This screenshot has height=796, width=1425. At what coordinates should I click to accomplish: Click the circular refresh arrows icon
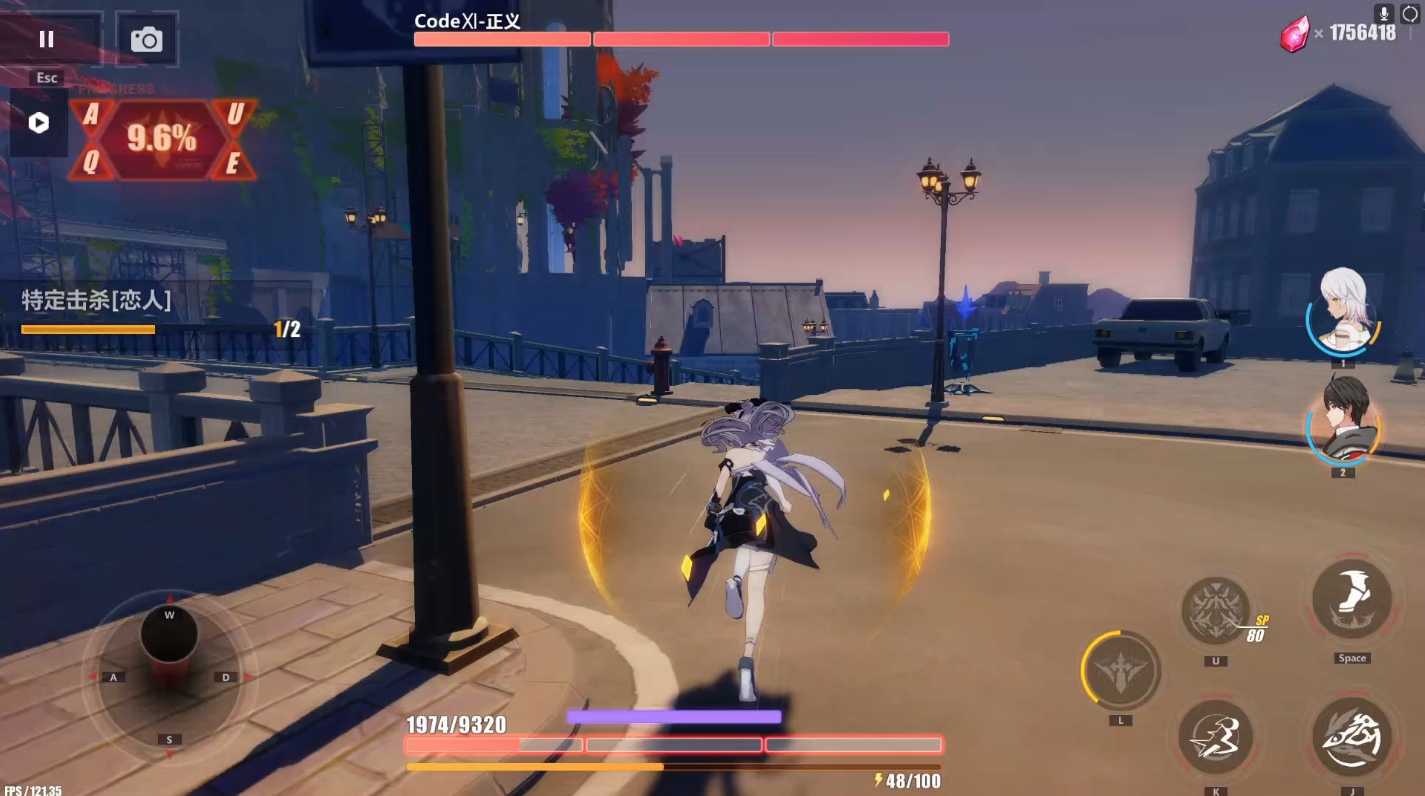pyautogui.click(x=1412, y=14)
